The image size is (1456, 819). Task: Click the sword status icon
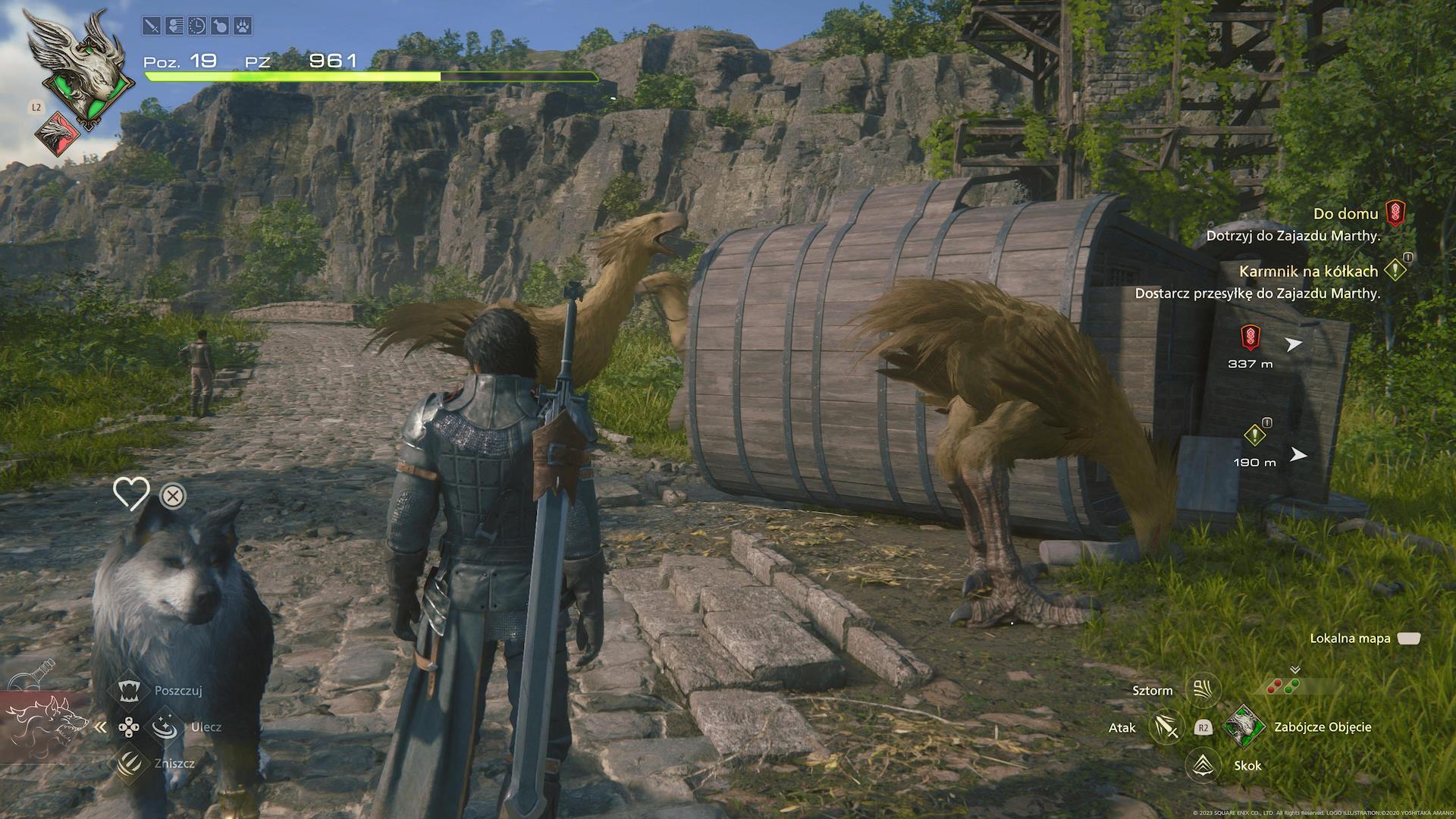click(152, 27)
